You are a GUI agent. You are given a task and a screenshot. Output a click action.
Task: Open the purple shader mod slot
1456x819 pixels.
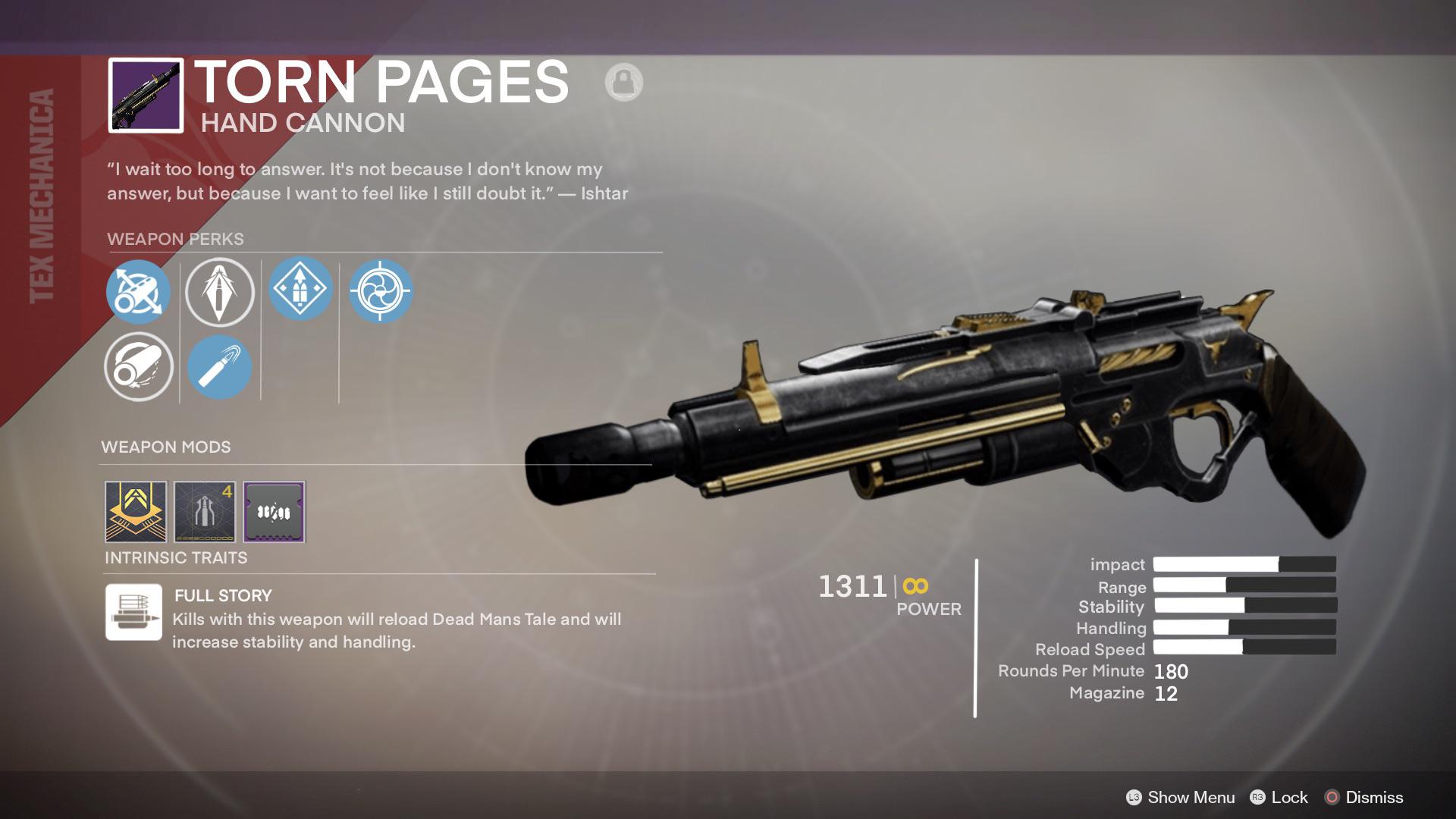tap(274, 512)
